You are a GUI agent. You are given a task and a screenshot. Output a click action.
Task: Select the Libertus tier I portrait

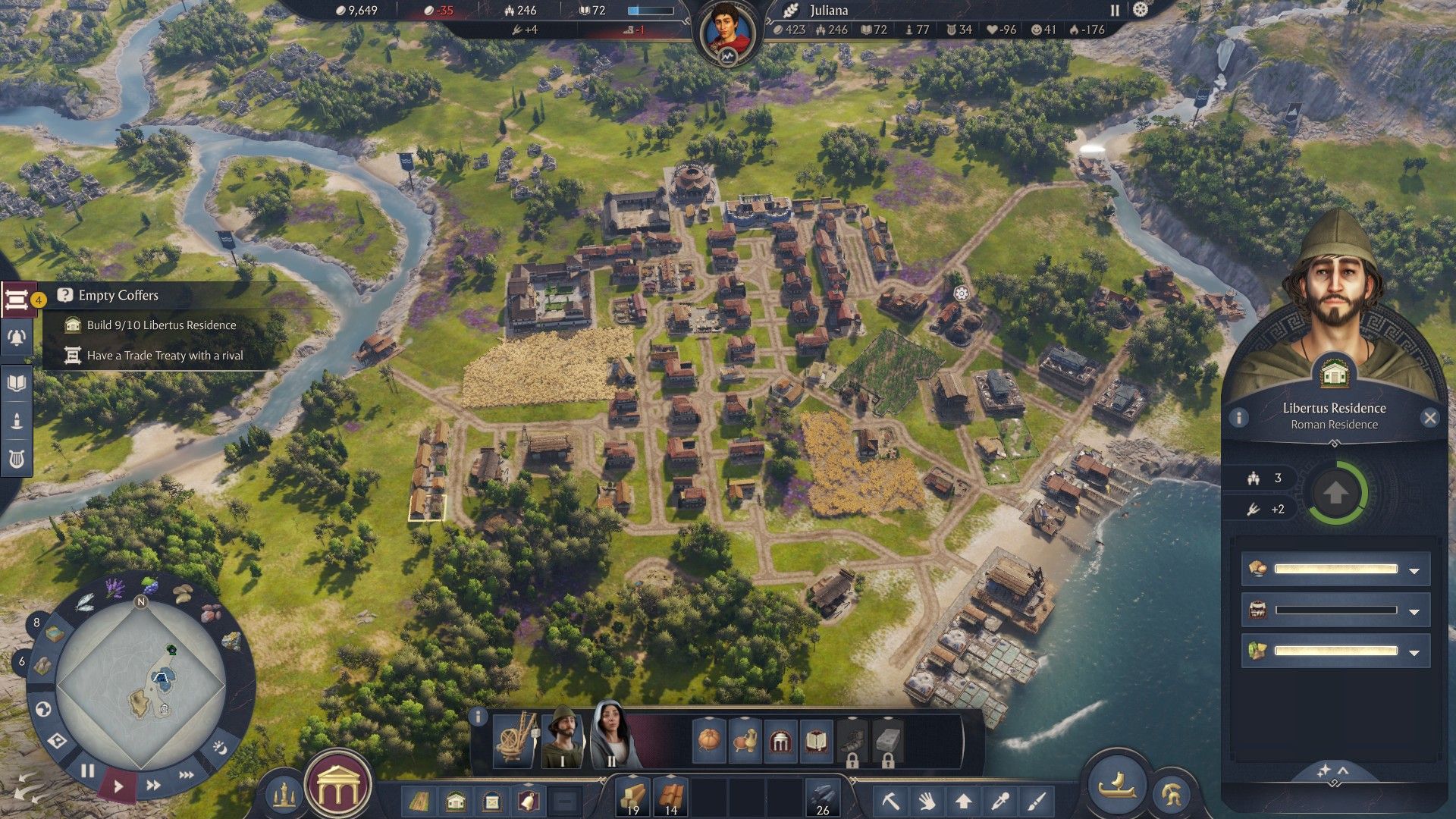563,737
